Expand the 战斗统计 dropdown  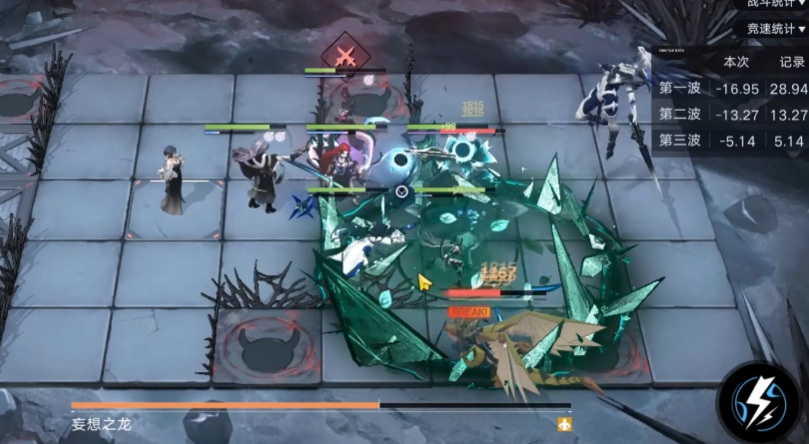tap(776, 5)
